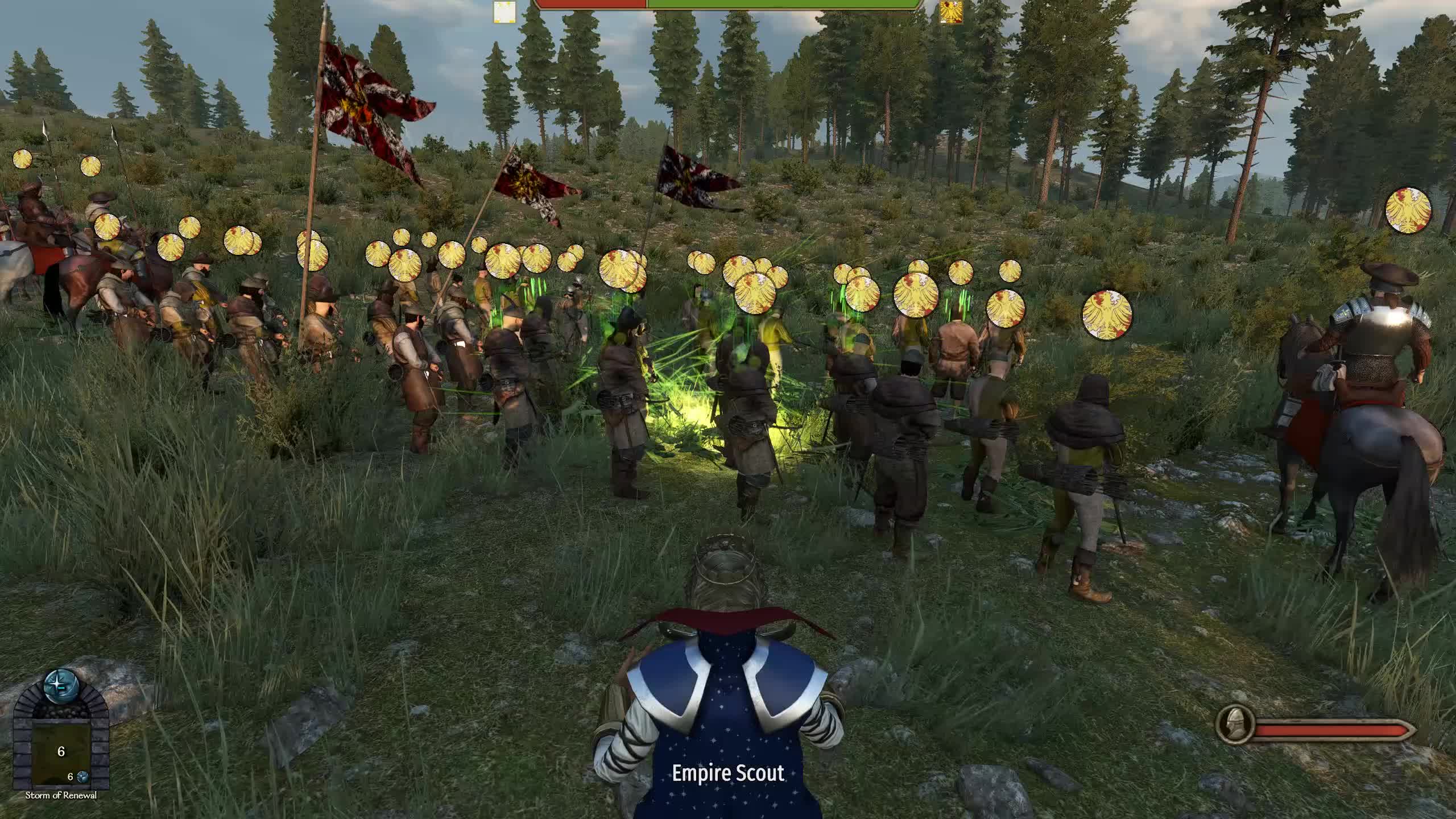
Task: Click the white party banner at top left
Action: (504, 11)
